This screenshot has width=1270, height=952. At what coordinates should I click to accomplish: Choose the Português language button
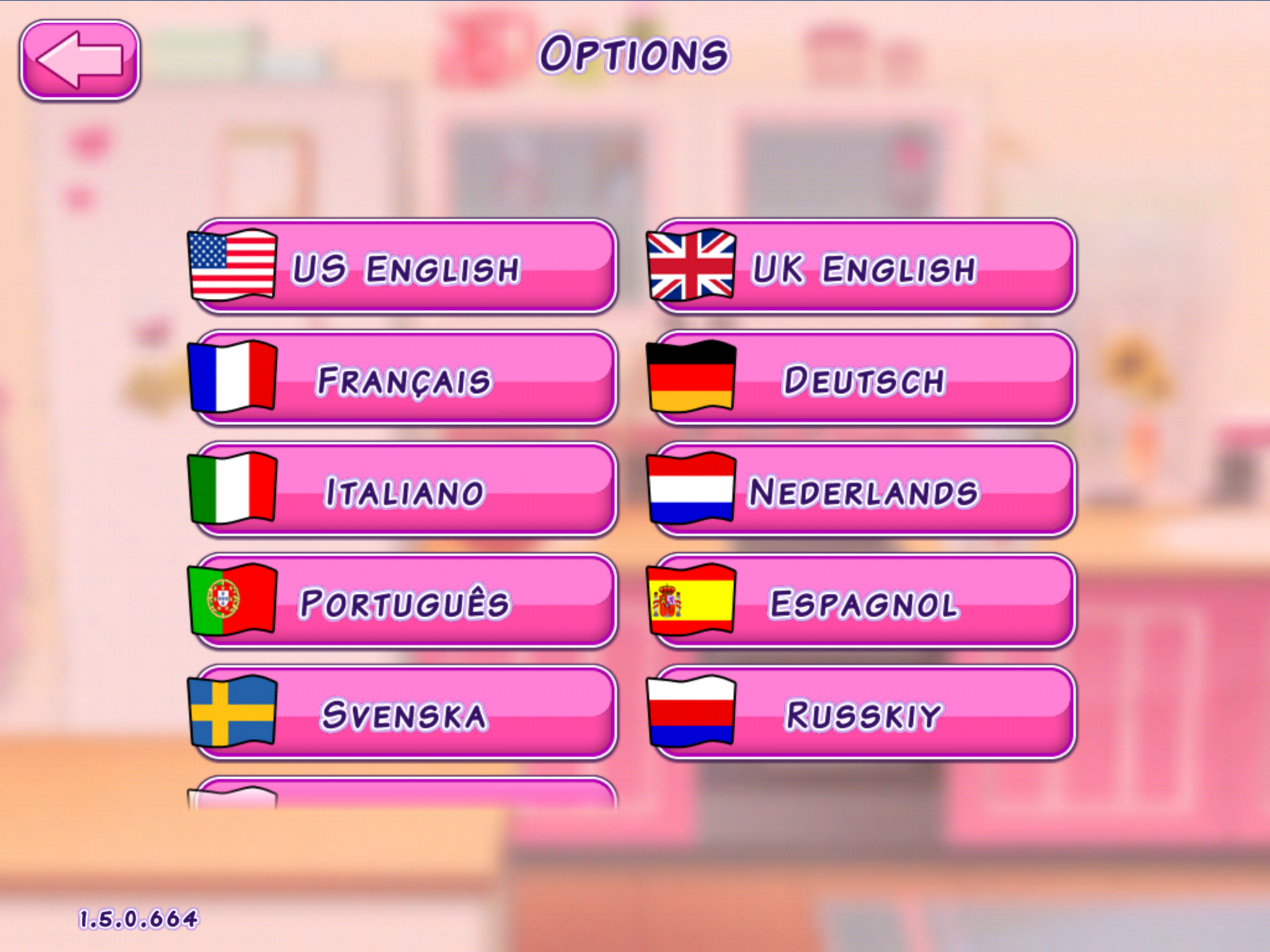(x=404, y=602)
